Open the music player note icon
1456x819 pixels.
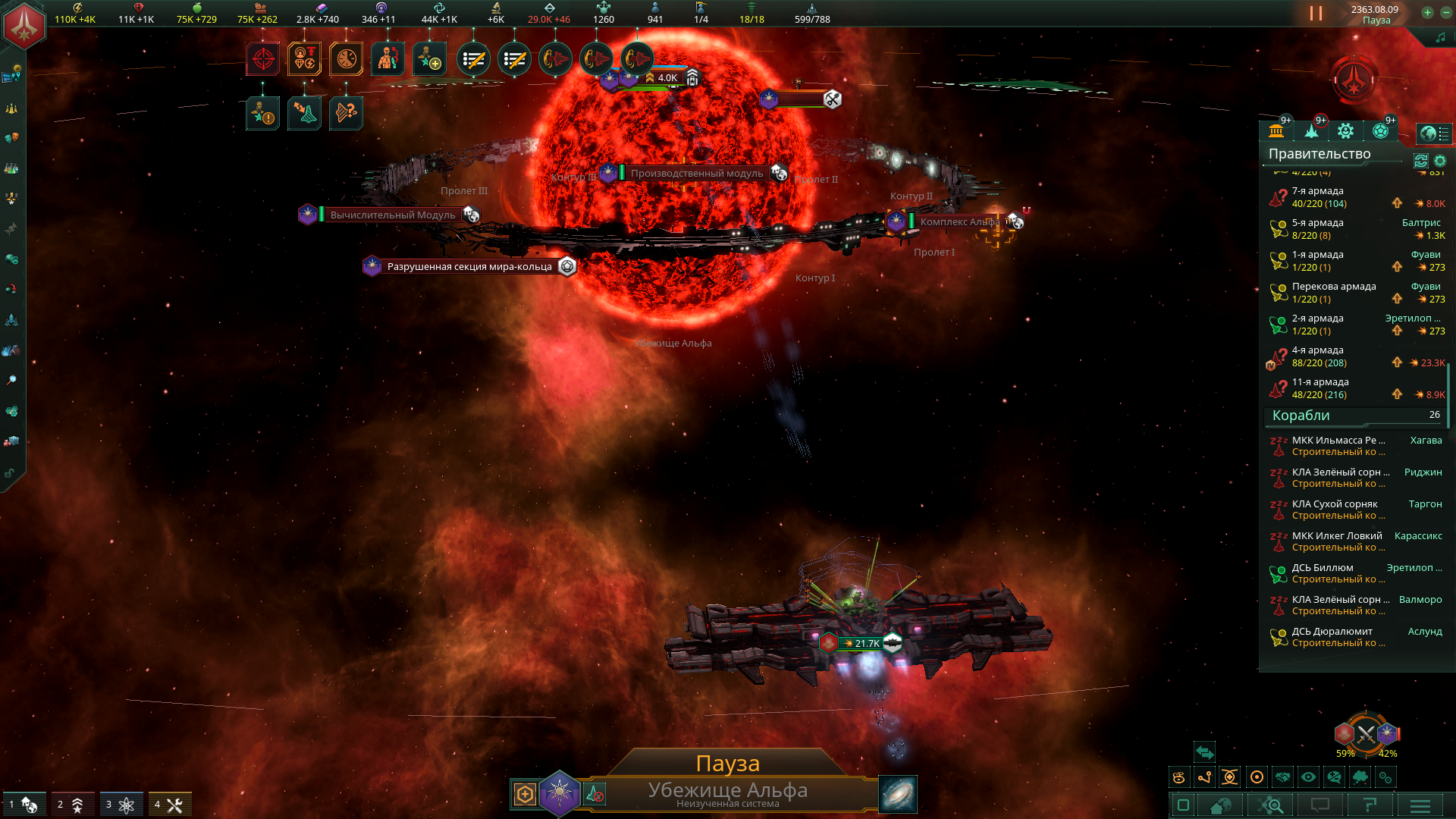click(1440, 38)
